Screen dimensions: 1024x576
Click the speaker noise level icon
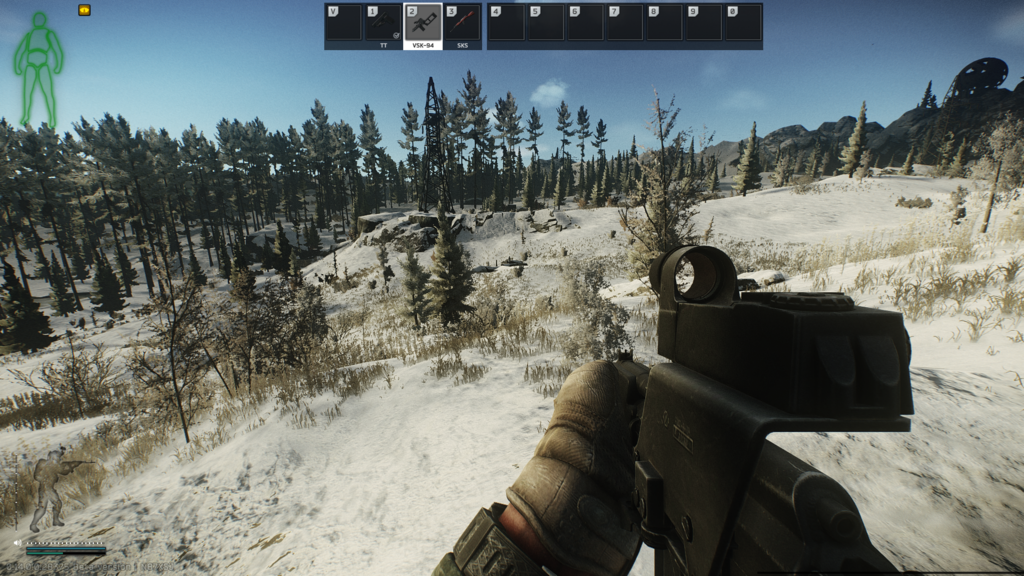tap(18, 542)
